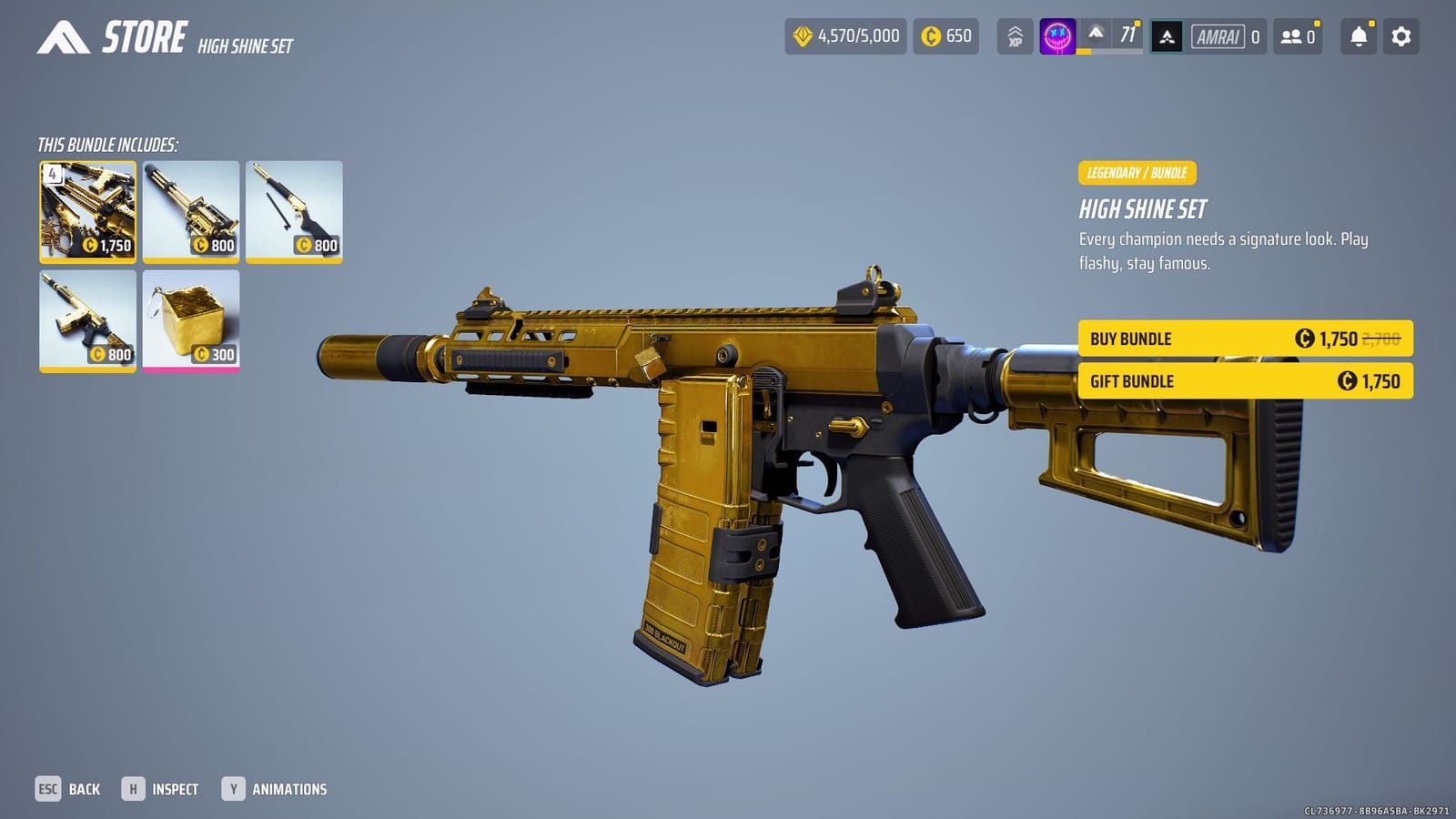Open the friends list icon showing 0

tap(1296, 36)
